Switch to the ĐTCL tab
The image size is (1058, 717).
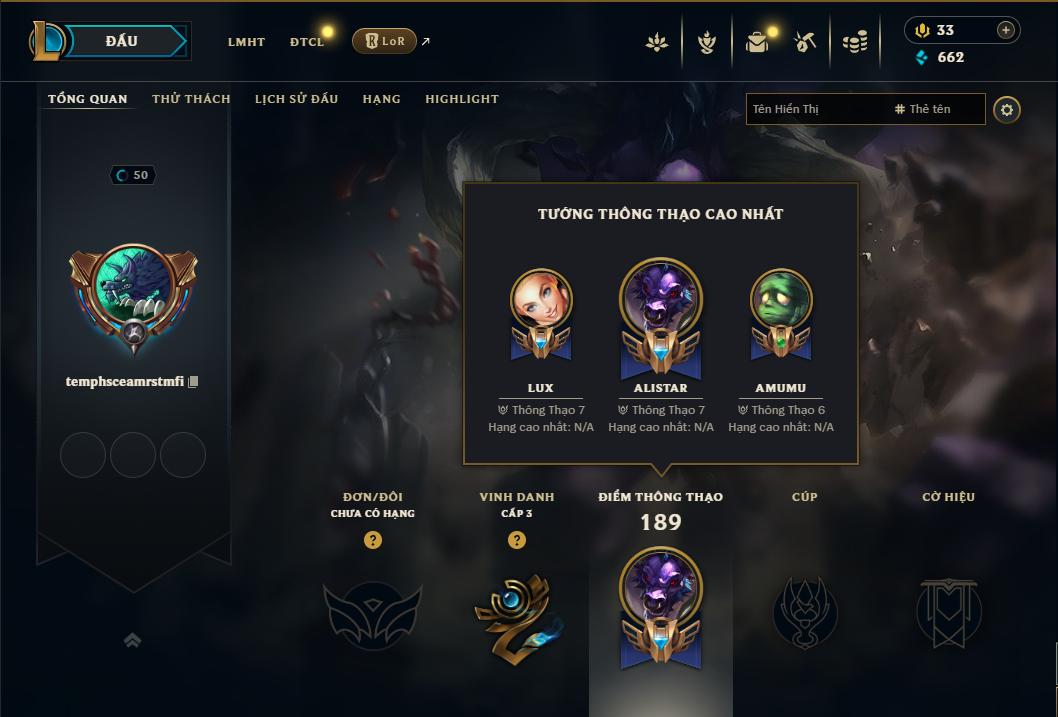pyautogui.click(x=307, y=42)
